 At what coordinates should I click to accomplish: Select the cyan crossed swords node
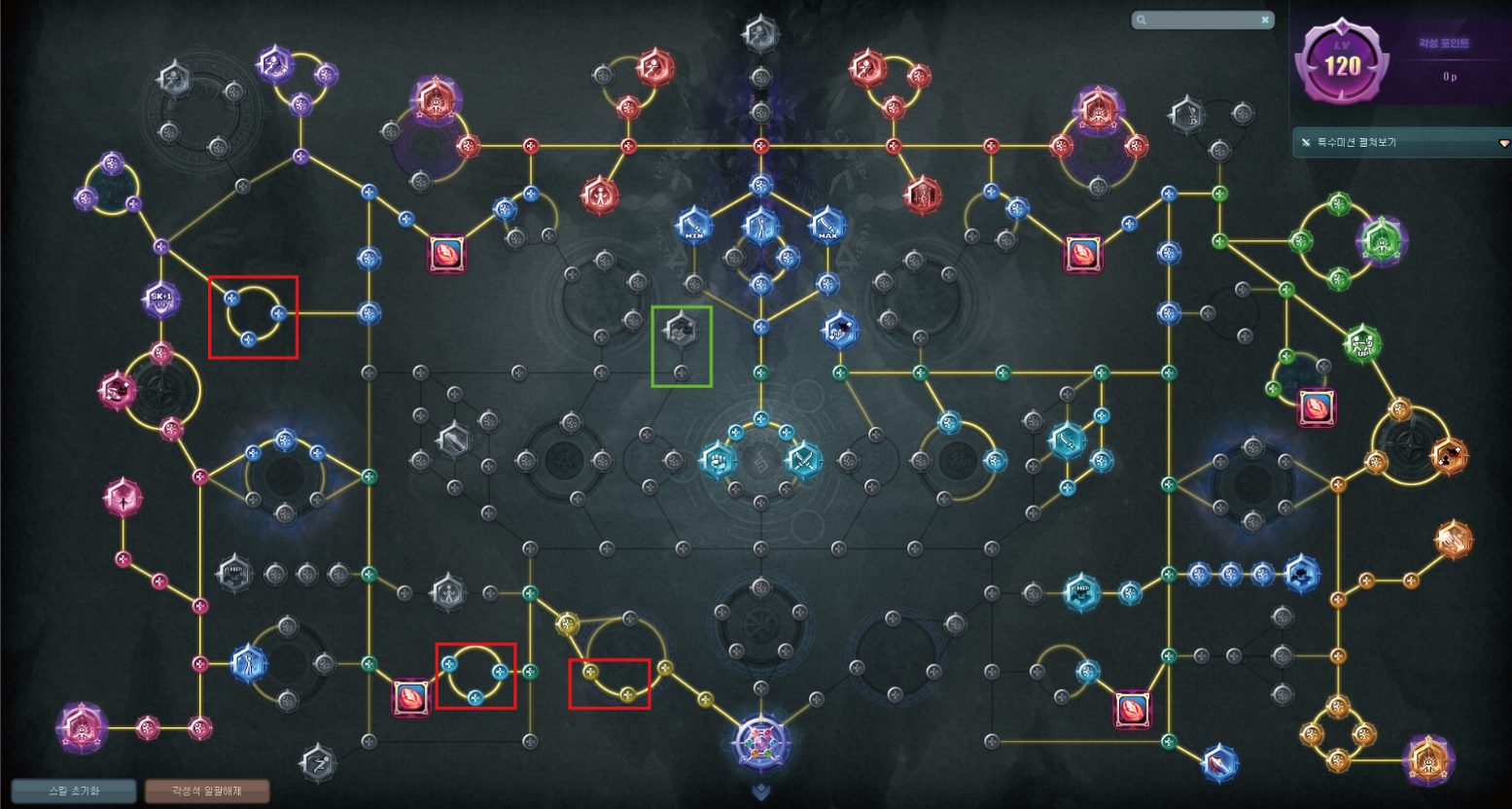tap(803, 459)
